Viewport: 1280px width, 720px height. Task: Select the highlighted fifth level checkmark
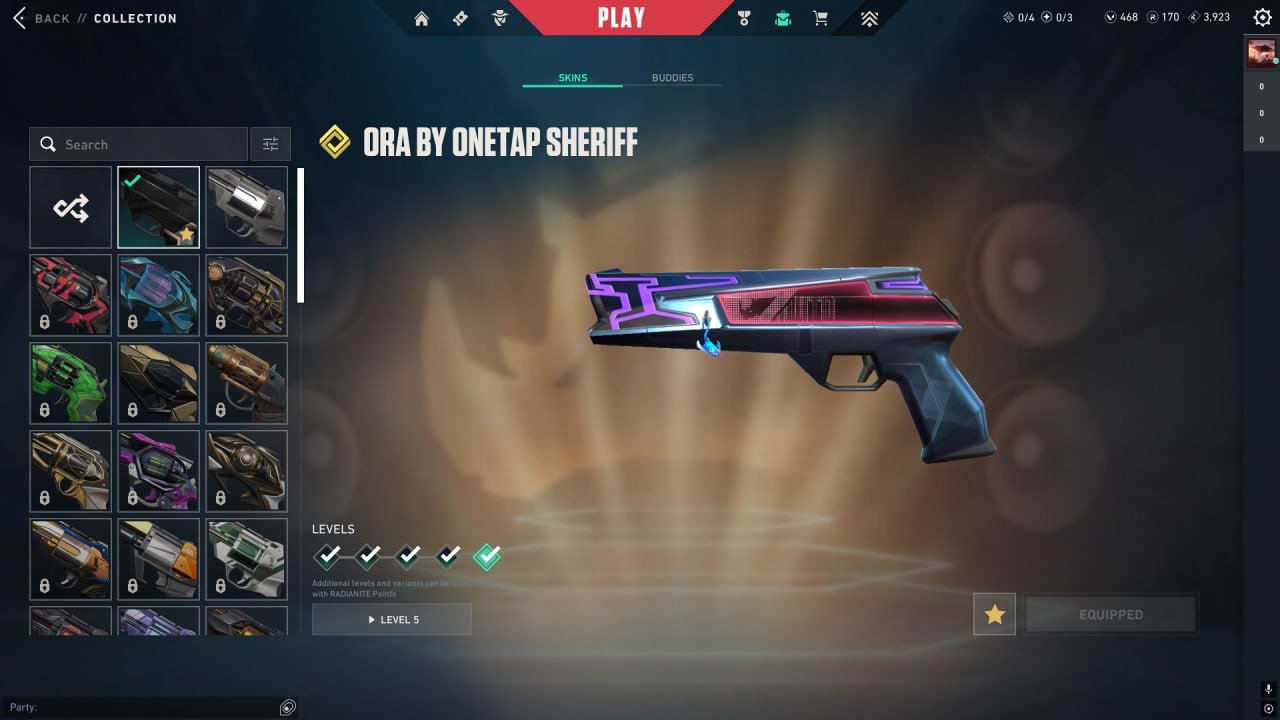[x=487, y=555]
